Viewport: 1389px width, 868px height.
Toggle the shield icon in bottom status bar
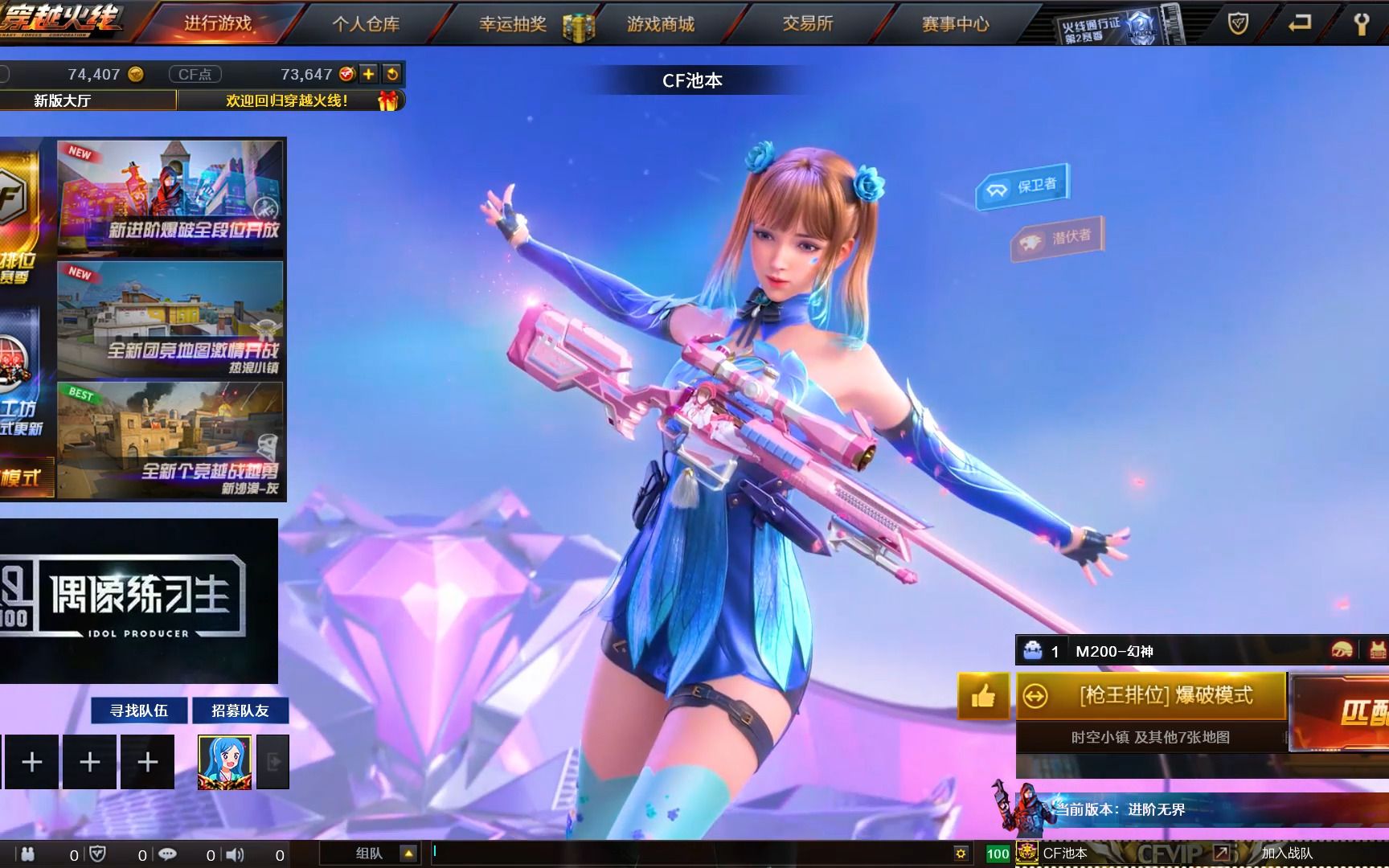(97, 854)
